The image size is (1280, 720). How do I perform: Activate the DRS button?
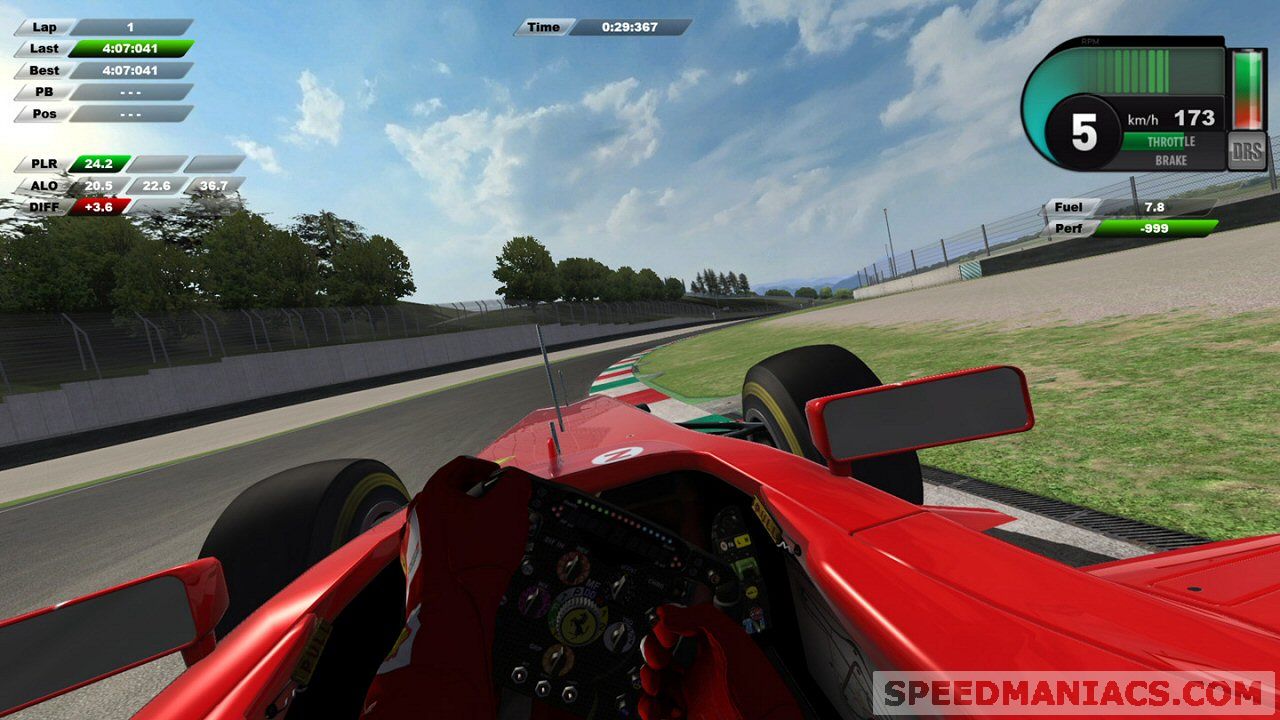[1246, 151]
